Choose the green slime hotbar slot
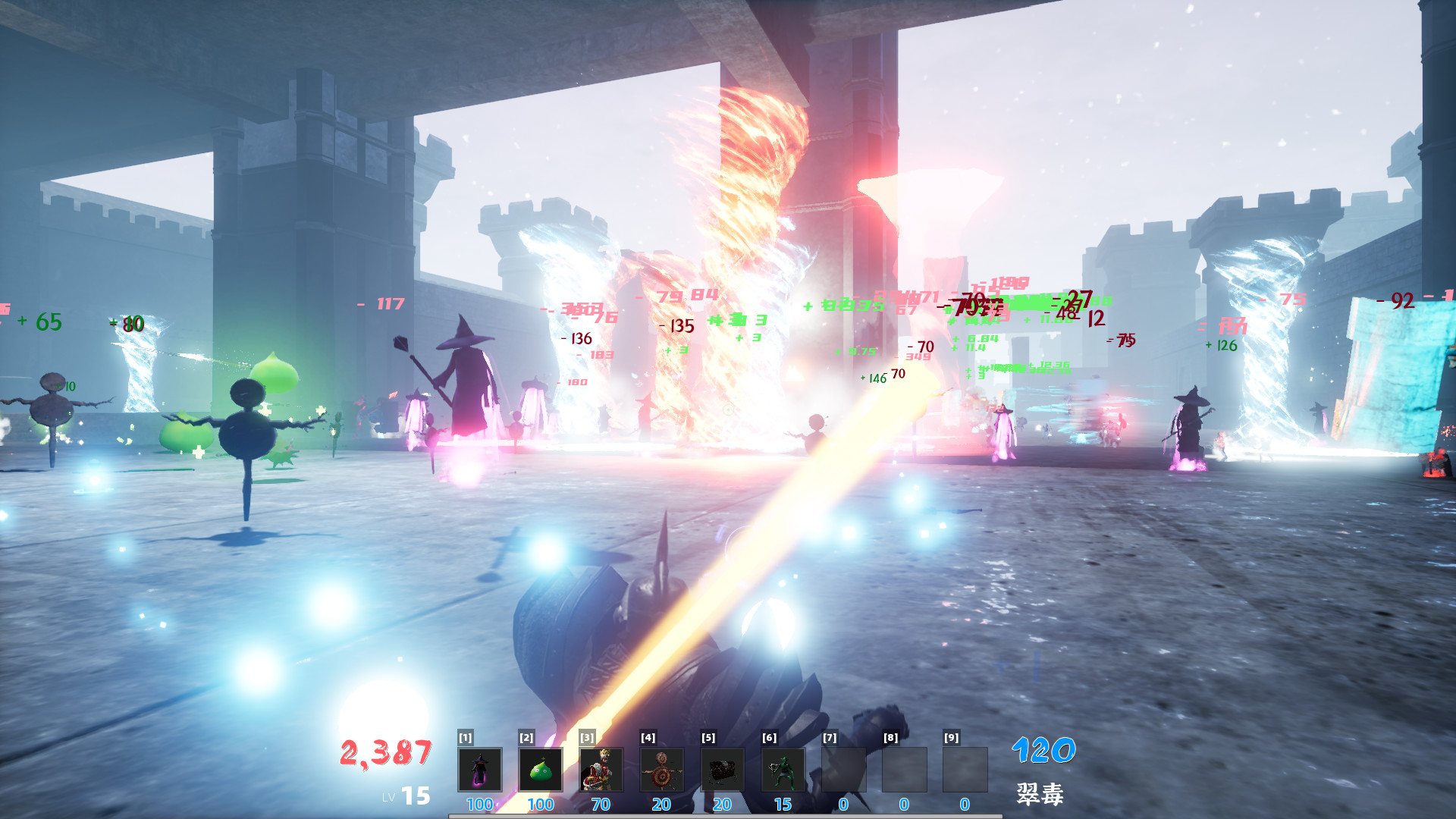 pyautogui.click(x=540, y=770)
